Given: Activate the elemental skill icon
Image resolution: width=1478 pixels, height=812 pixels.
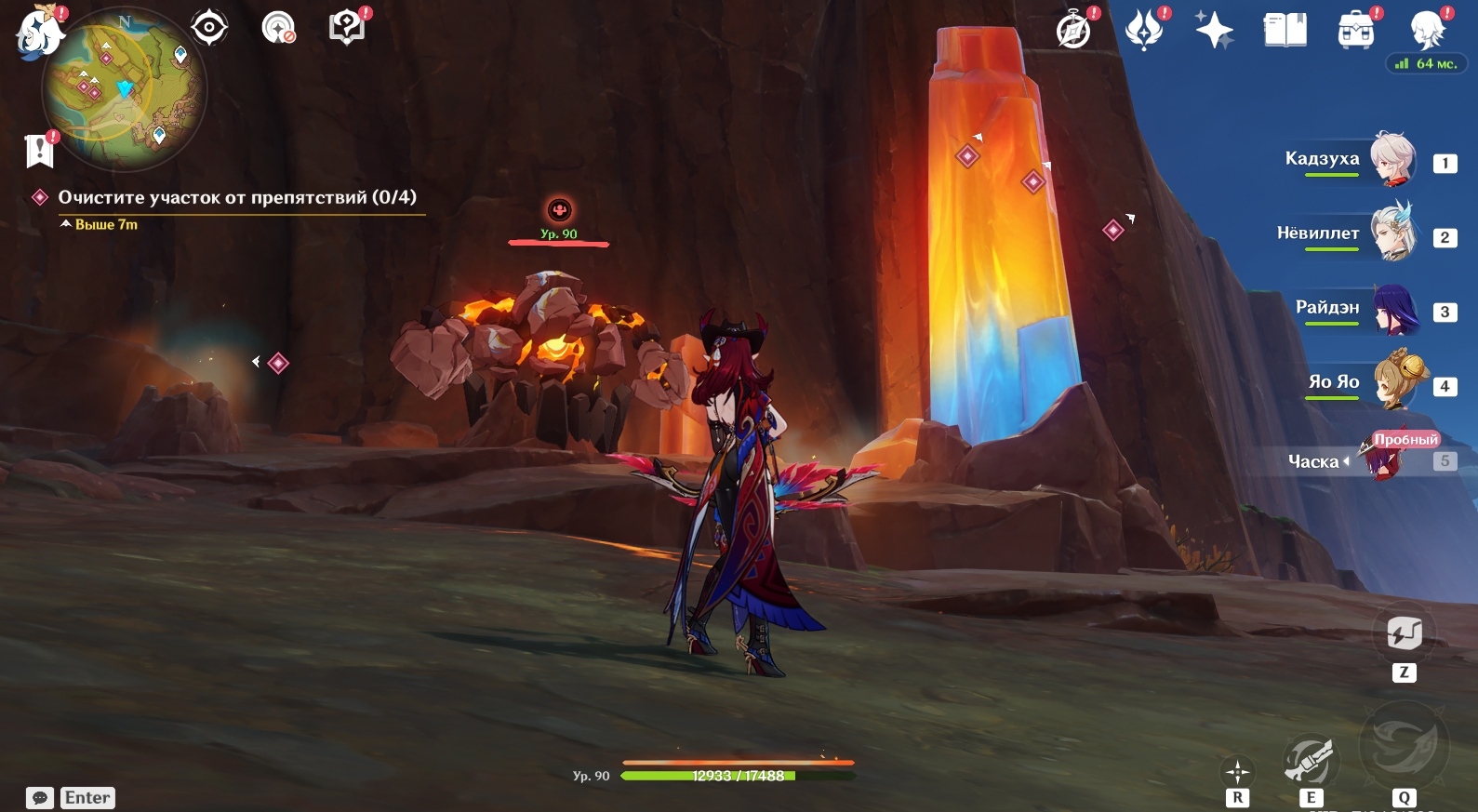Looking at the screenshot, I should 1310,761.
